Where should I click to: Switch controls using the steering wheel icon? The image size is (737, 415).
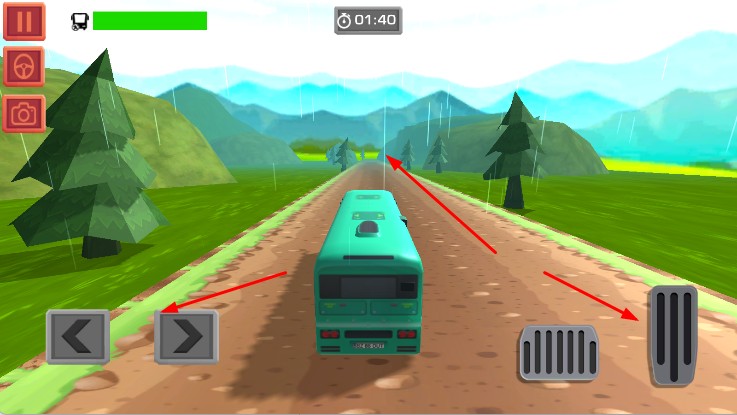tap(23, 66)
